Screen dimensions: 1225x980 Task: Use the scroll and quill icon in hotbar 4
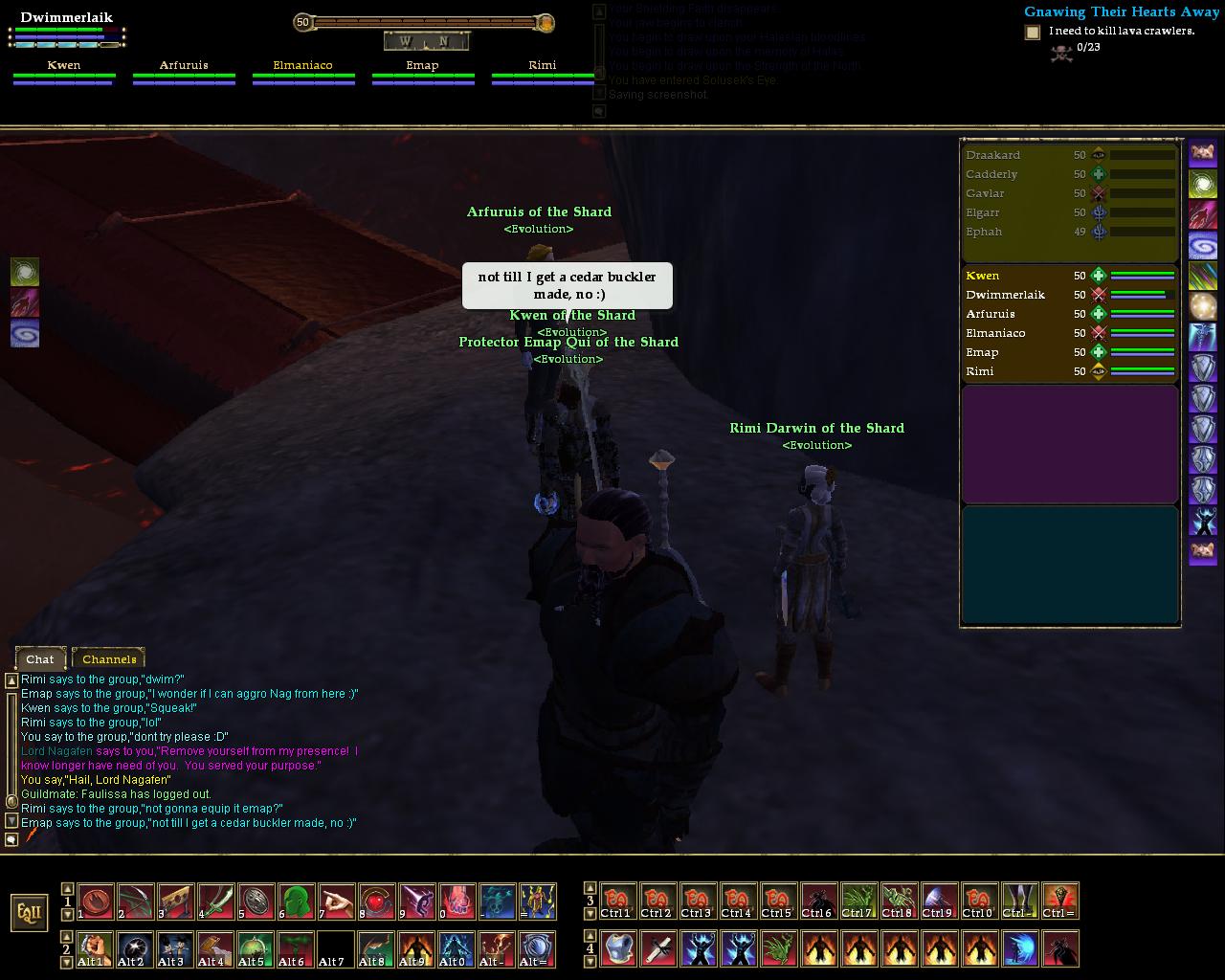tap(658, 948)
